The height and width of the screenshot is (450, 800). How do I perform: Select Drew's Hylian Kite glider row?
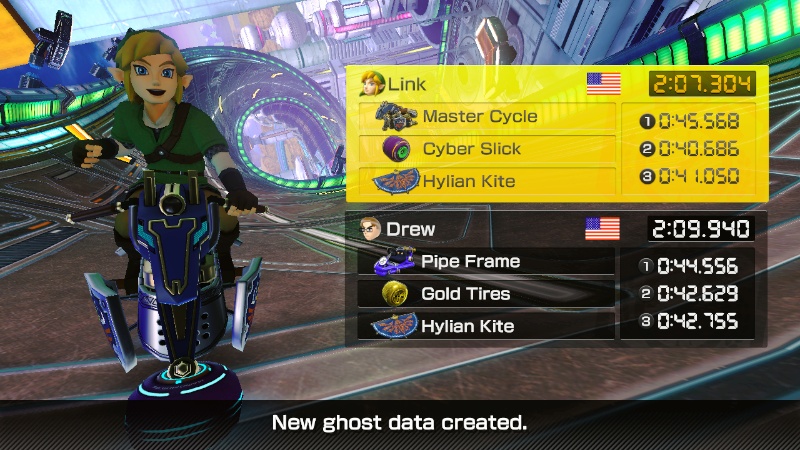(486, 326)
